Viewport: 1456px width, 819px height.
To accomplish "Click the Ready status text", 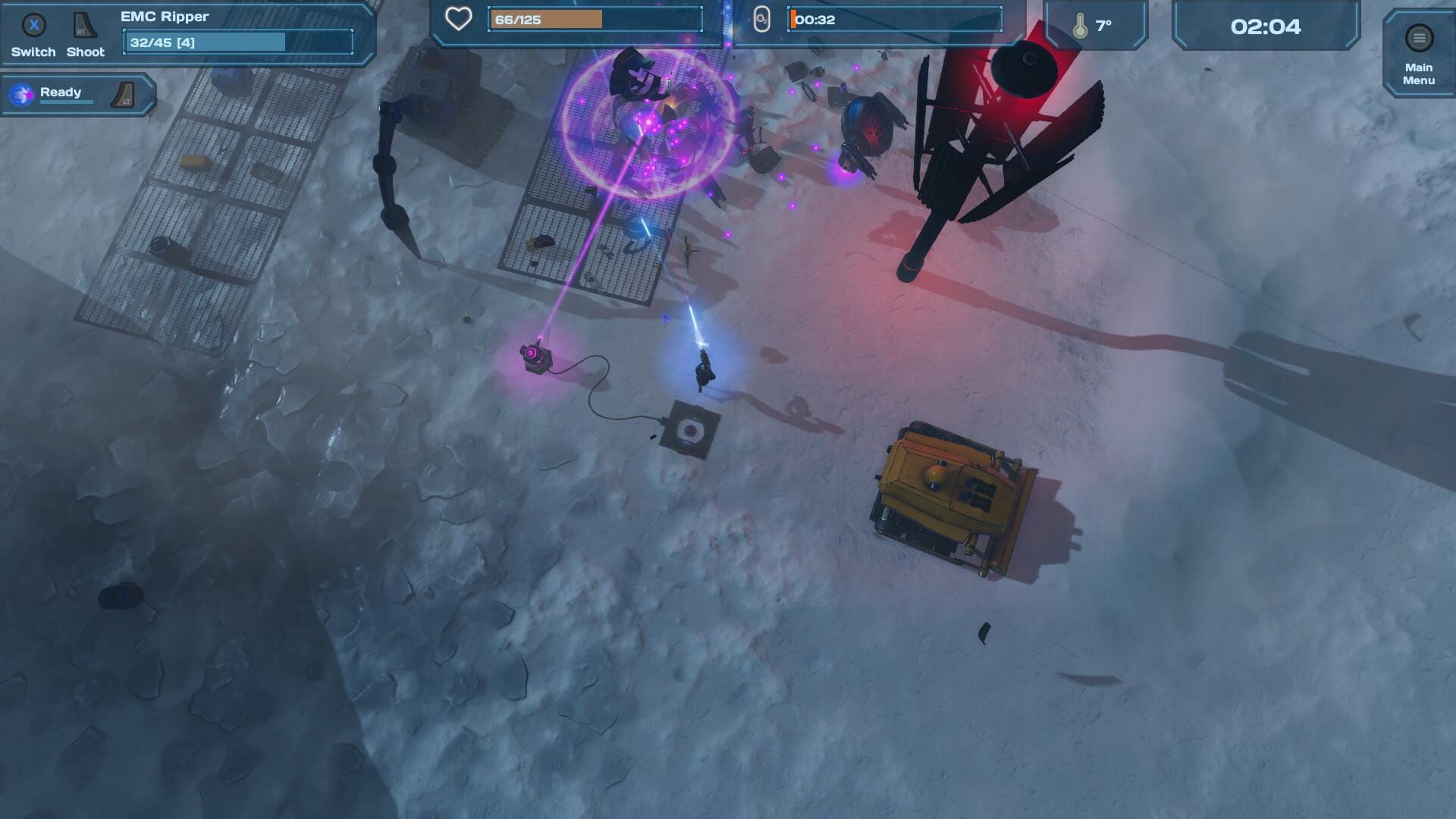I will [61, 92].
